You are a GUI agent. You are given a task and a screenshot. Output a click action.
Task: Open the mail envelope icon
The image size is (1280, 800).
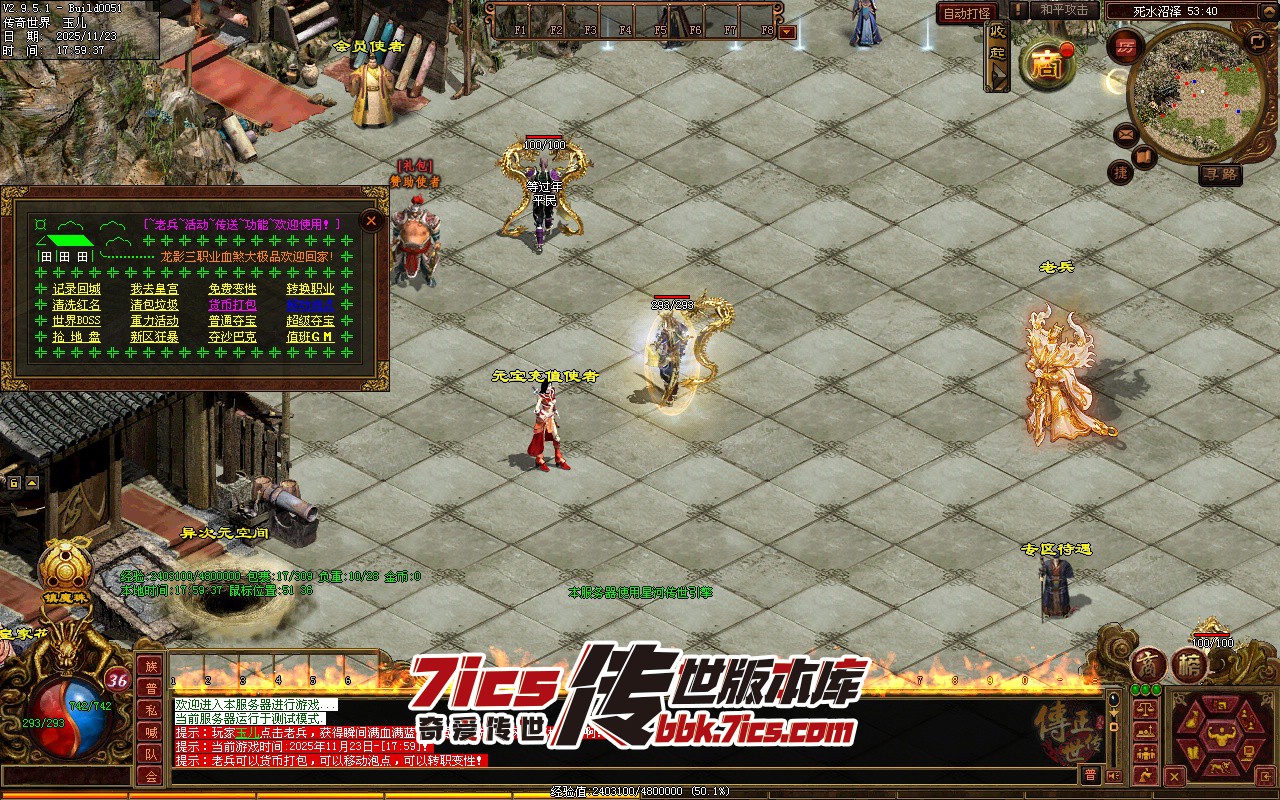click(x=1125, y=134)
